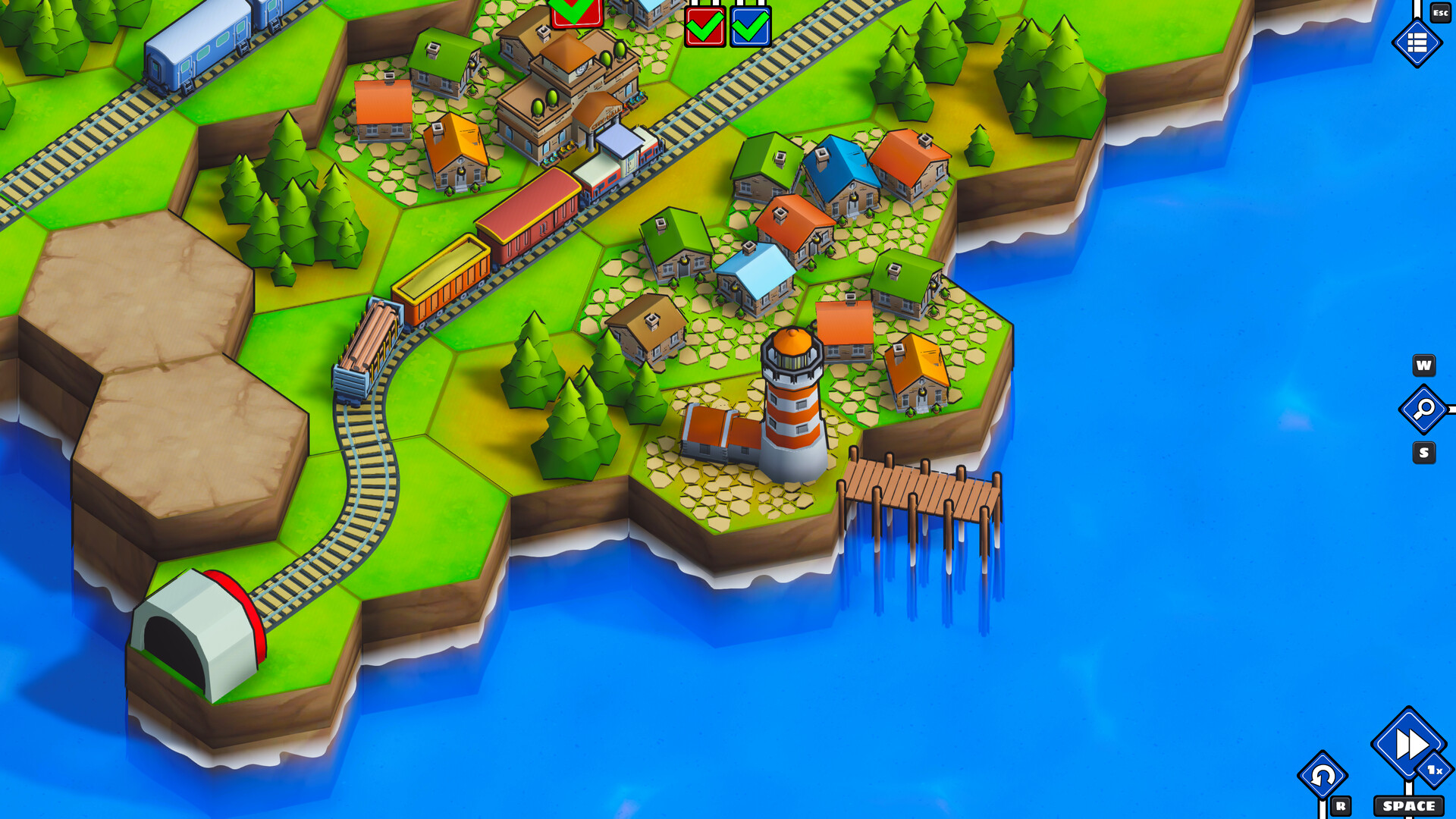Click the W key camera hint icon
Image resolution: width=1456 pixels, height=819 pixels.
pyautogui.click(x=1426, y=366)
